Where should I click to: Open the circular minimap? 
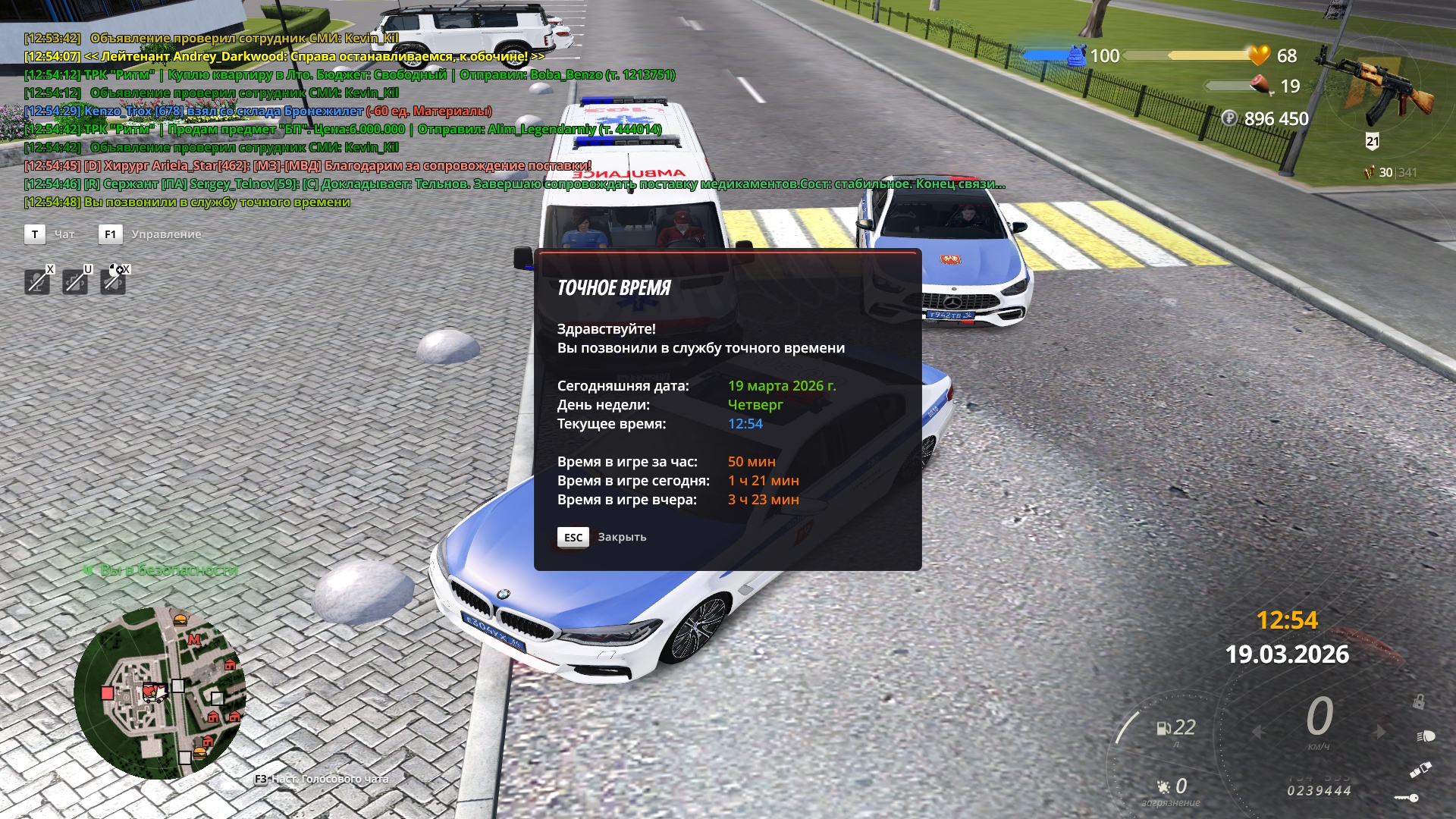click(159, 692)
